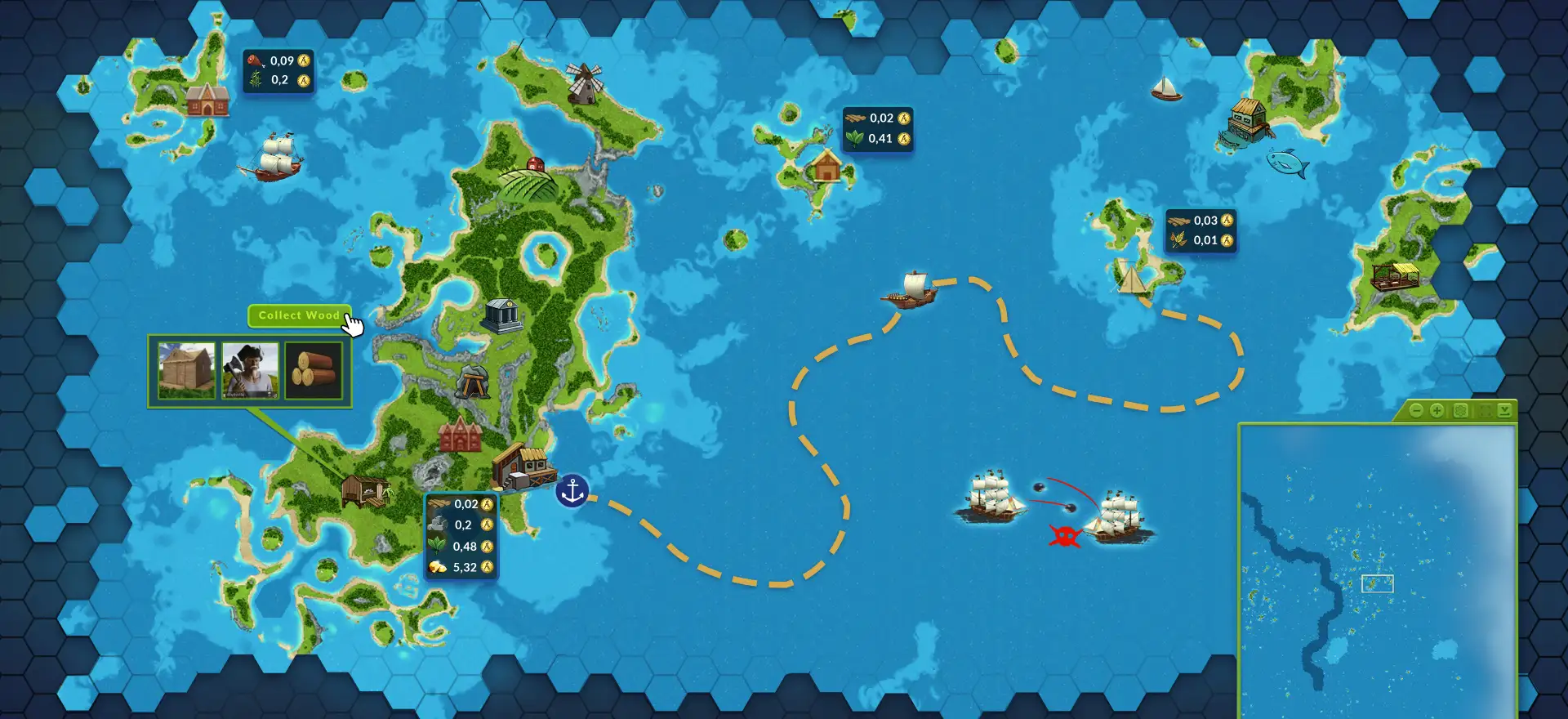
Task: Select the wood logs resource tile
Action: tap(314, 370)
